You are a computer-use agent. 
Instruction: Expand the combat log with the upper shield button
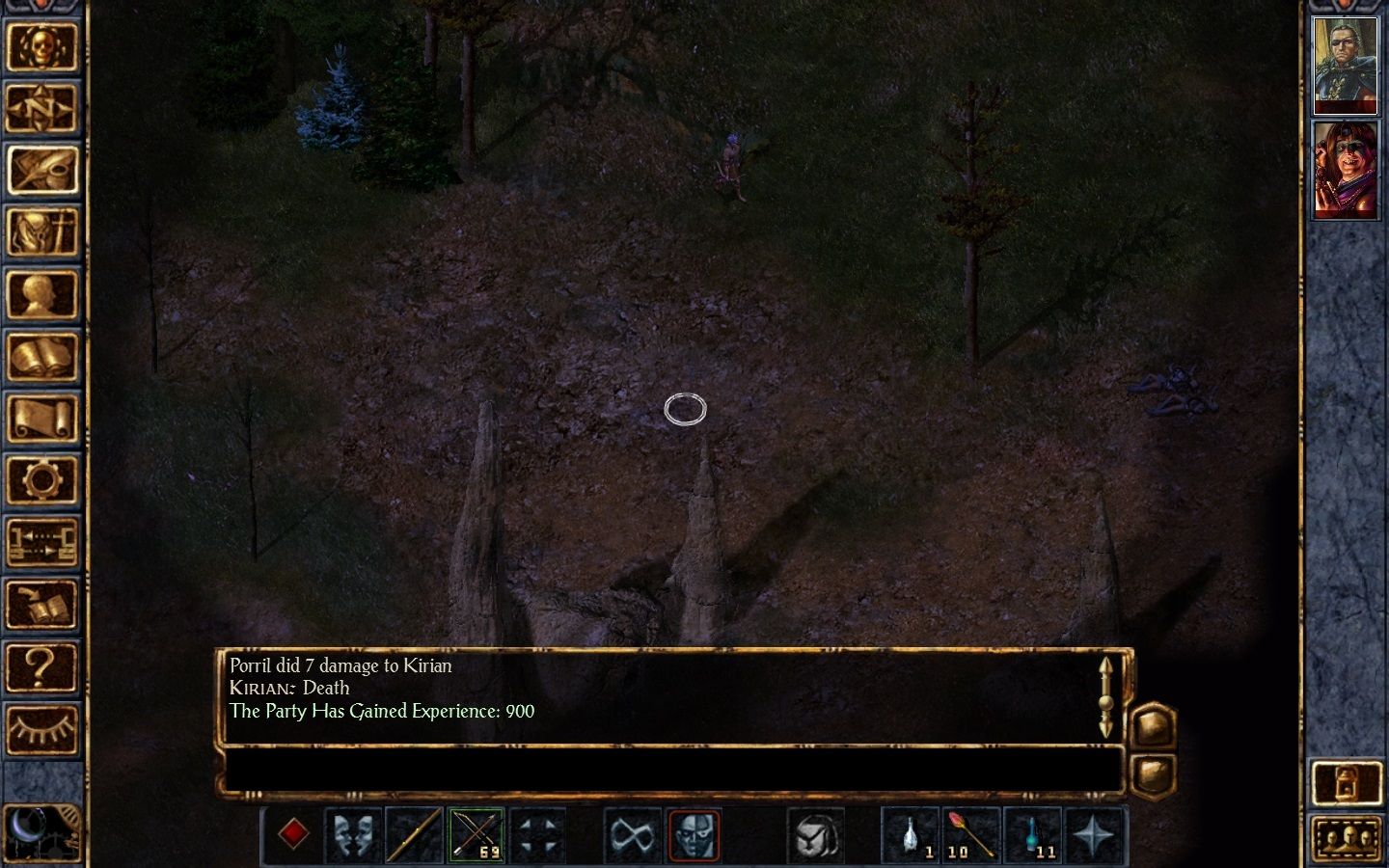1154,723
